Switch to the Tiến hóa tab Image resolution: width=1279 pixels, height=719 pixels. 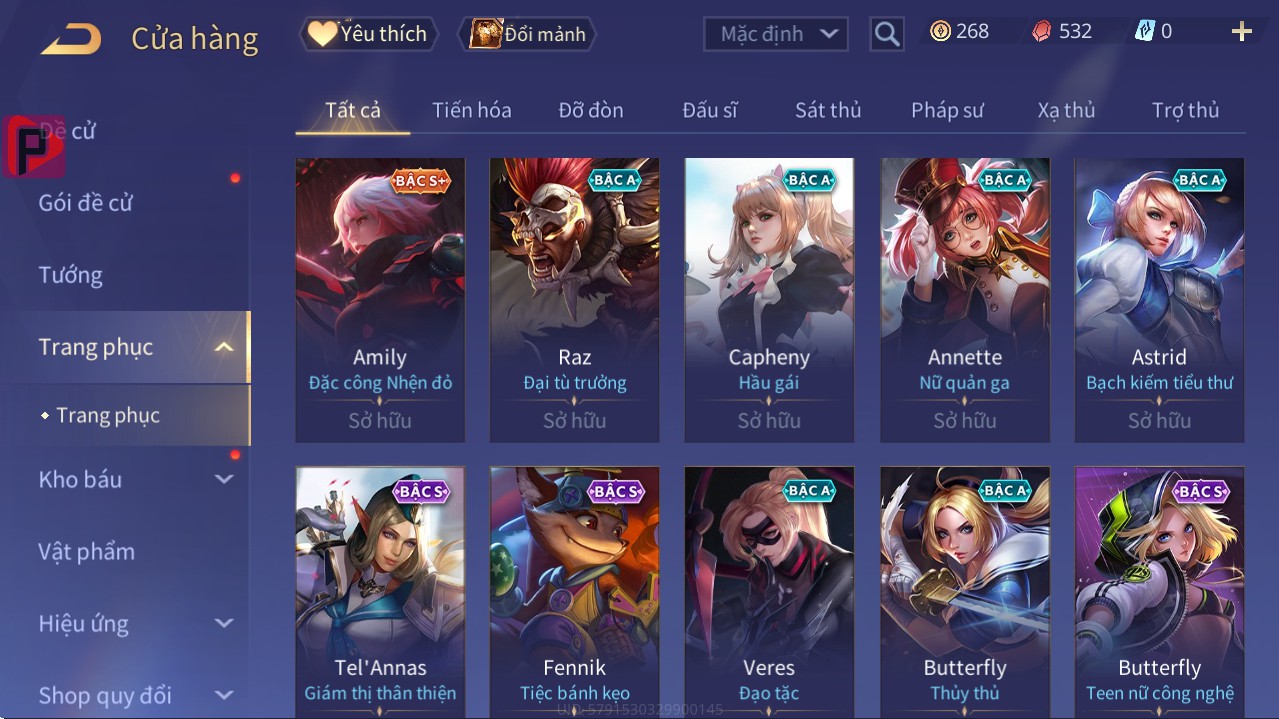pos(471,110)
